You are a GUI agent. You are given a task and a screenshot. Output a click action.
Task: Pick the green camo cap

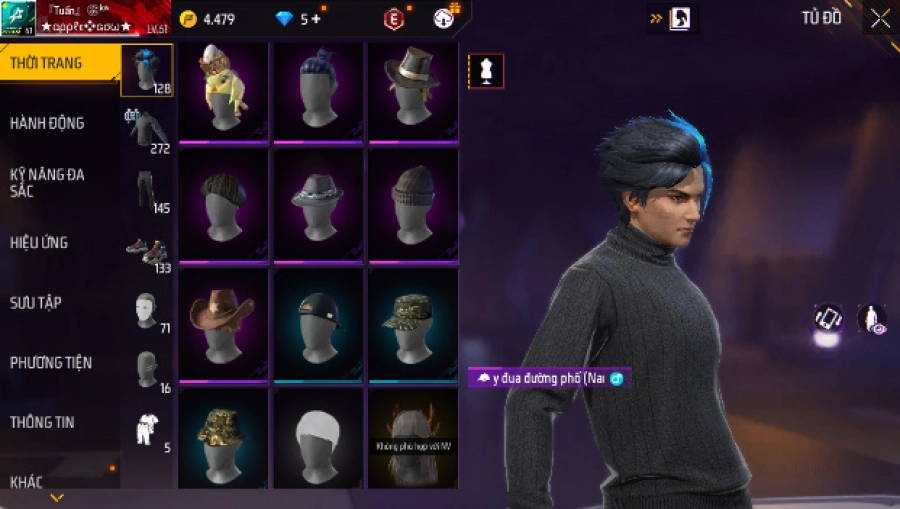point(413,325)
